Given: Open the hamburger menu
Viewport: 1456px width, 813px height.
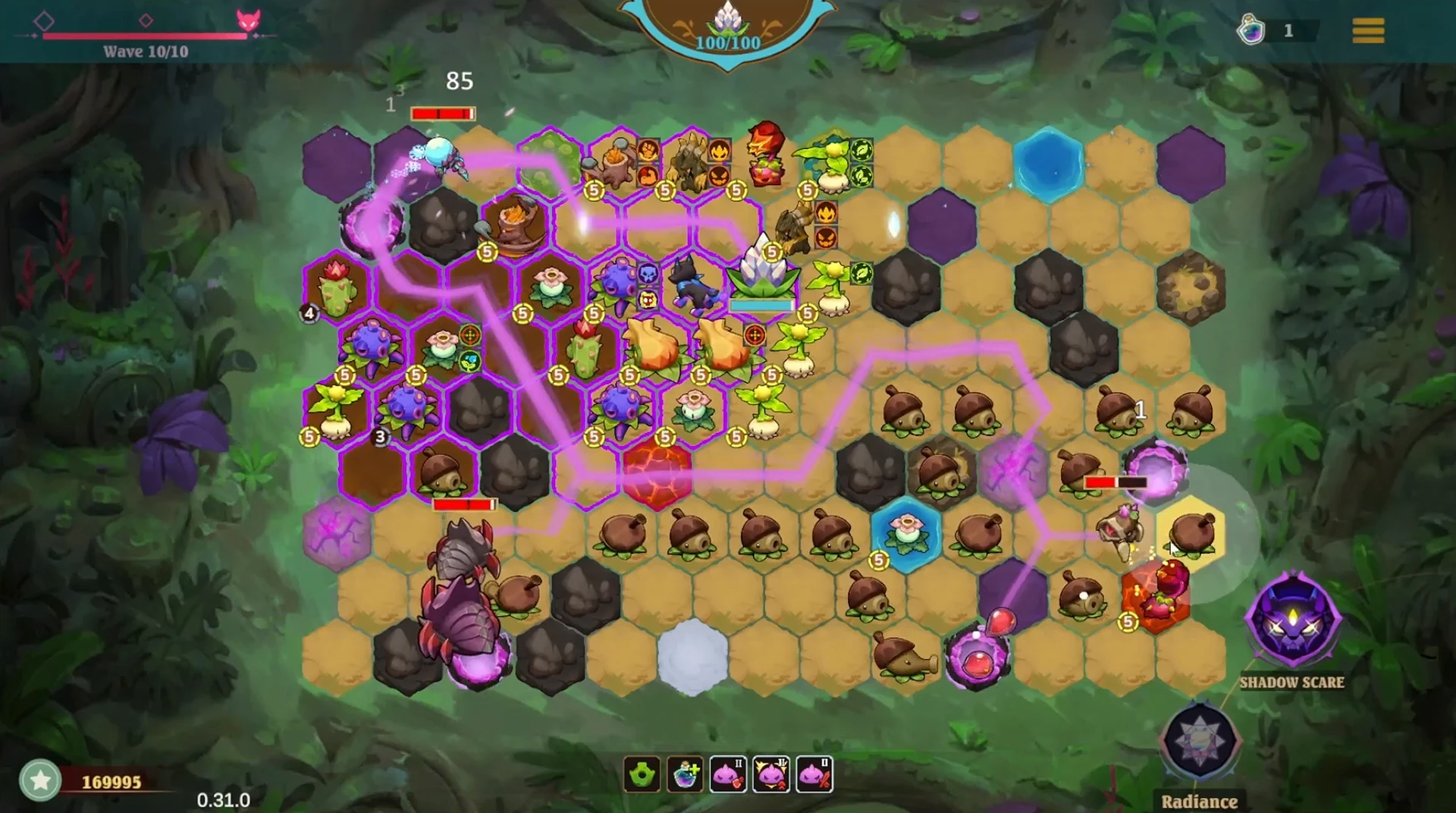Looking at the screenshot, I should click(1368, 30).
